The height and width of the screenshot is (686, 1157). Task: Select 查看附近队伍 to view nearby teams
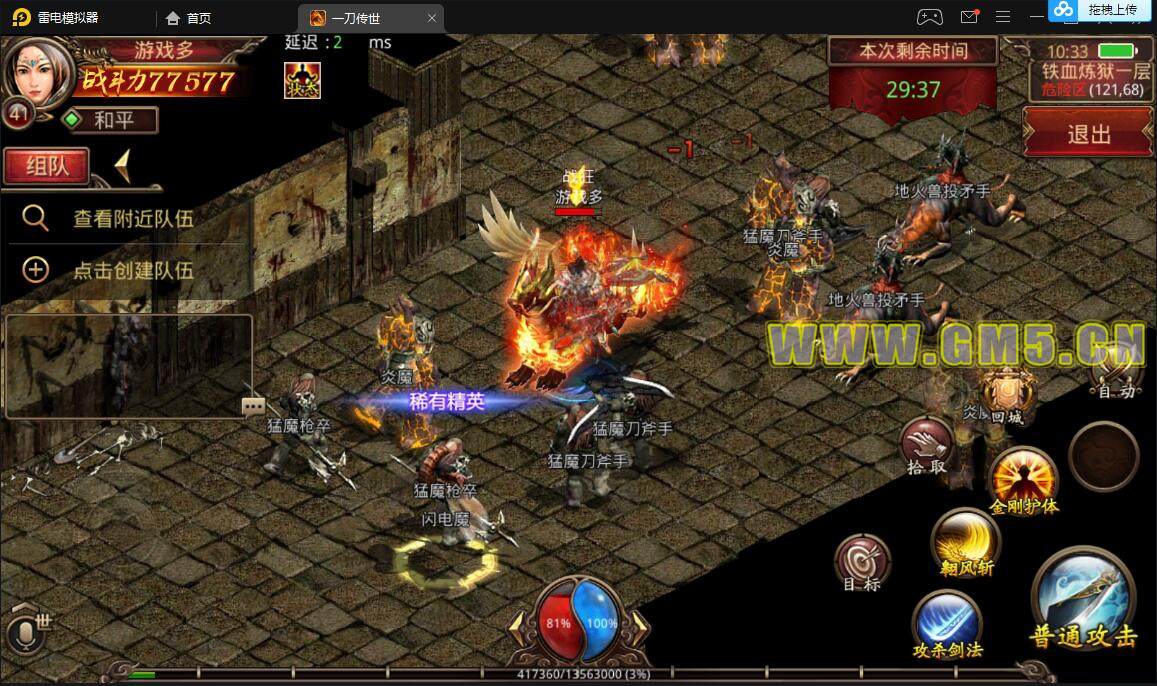click(132, 219)
